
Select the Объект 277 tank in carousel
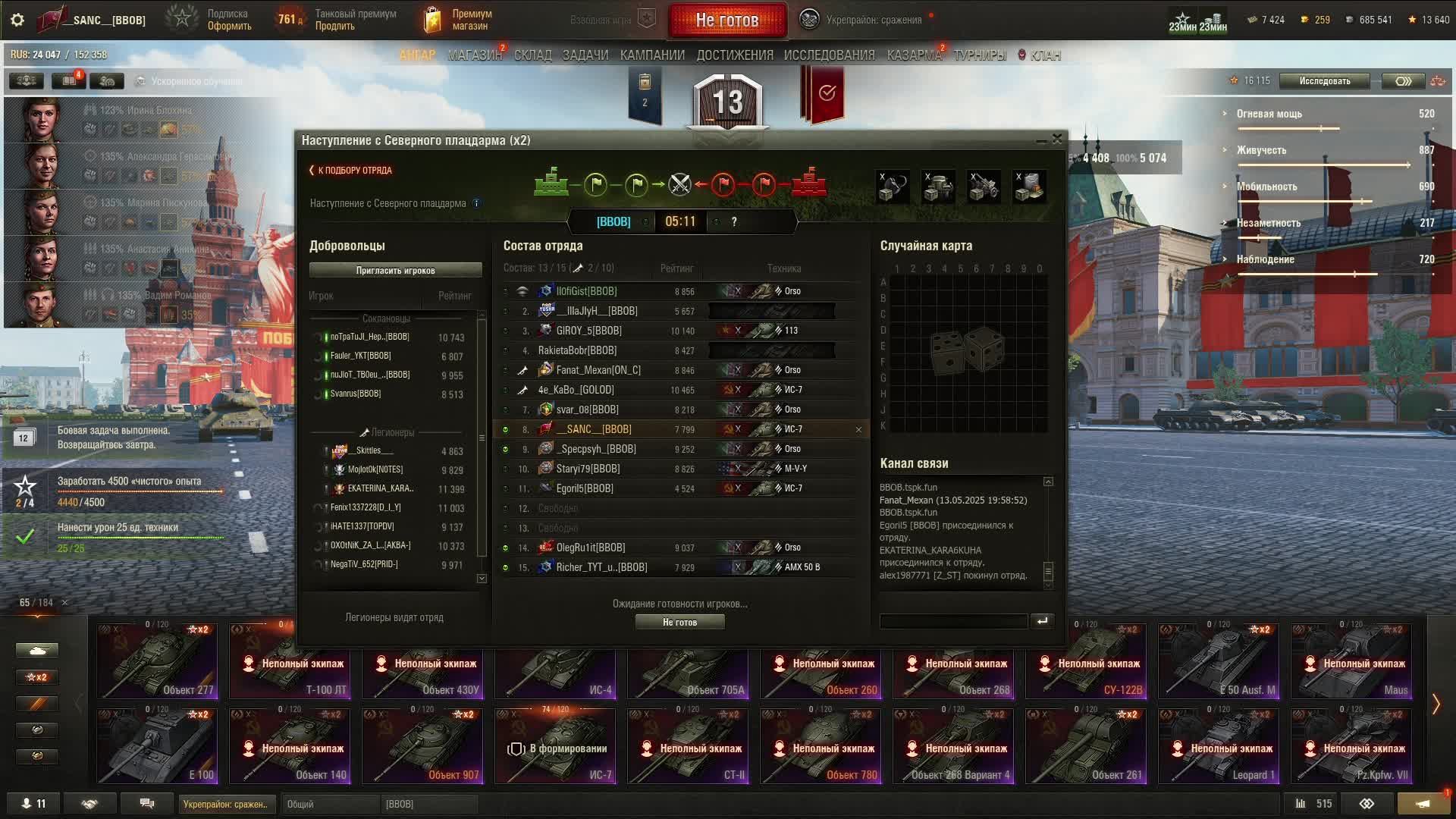(157, 661)
